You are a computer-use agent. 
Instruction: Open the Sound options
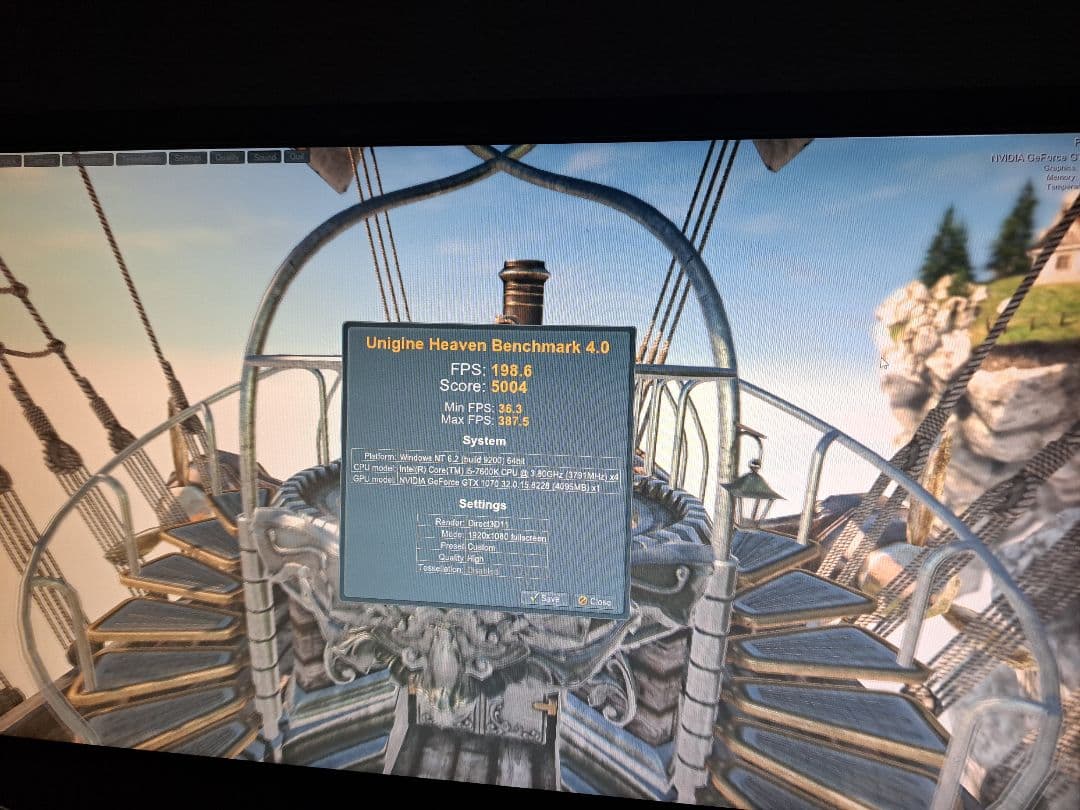264,157
